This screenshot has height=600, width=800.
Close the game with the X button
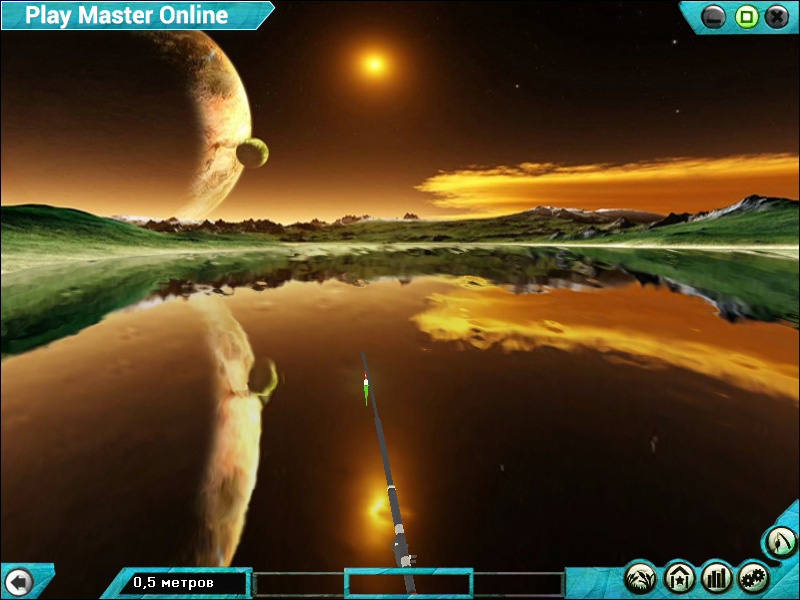776,16
